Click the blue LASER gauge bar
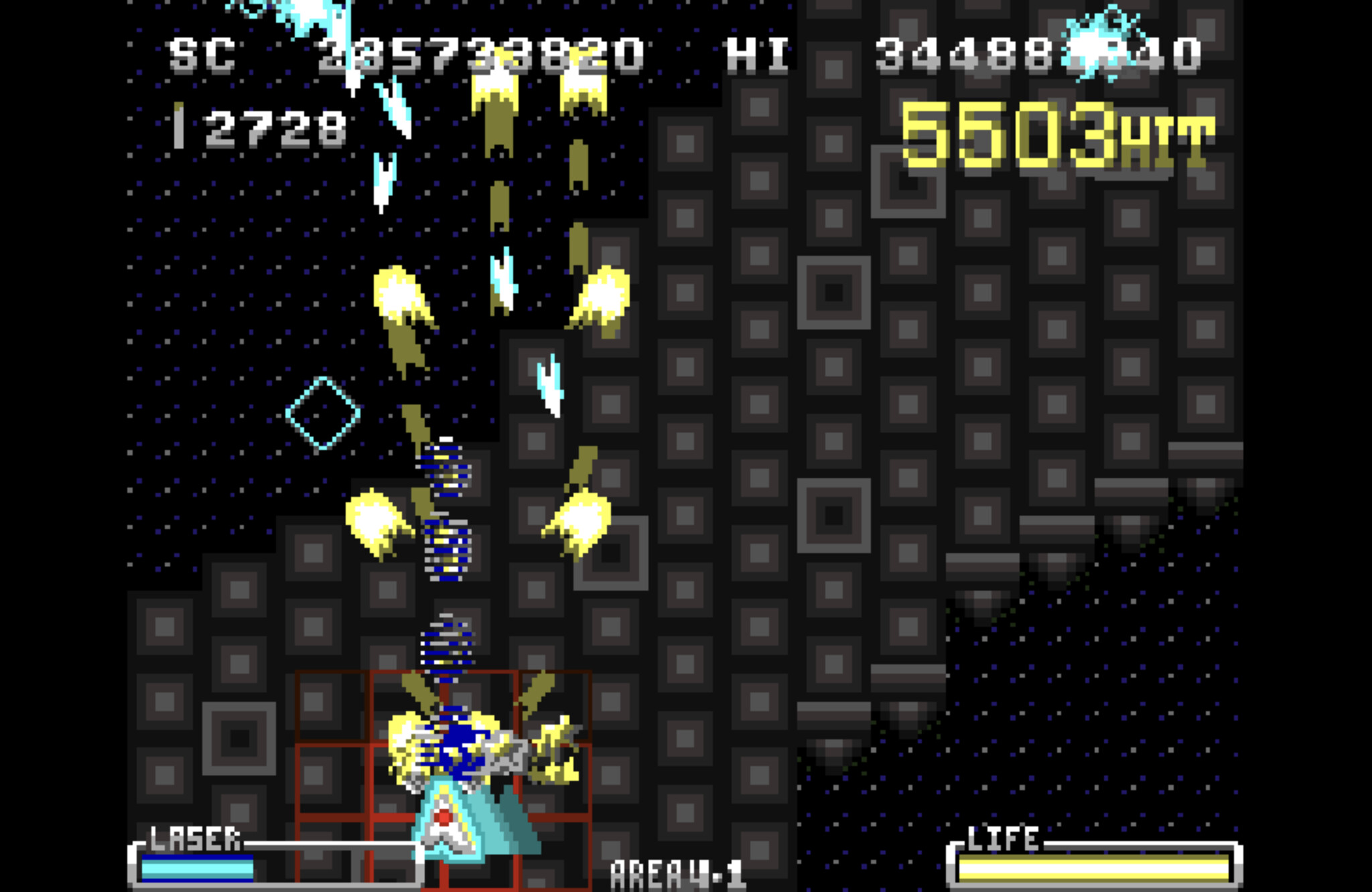1372x892 pixels. [x=198, y=867]
